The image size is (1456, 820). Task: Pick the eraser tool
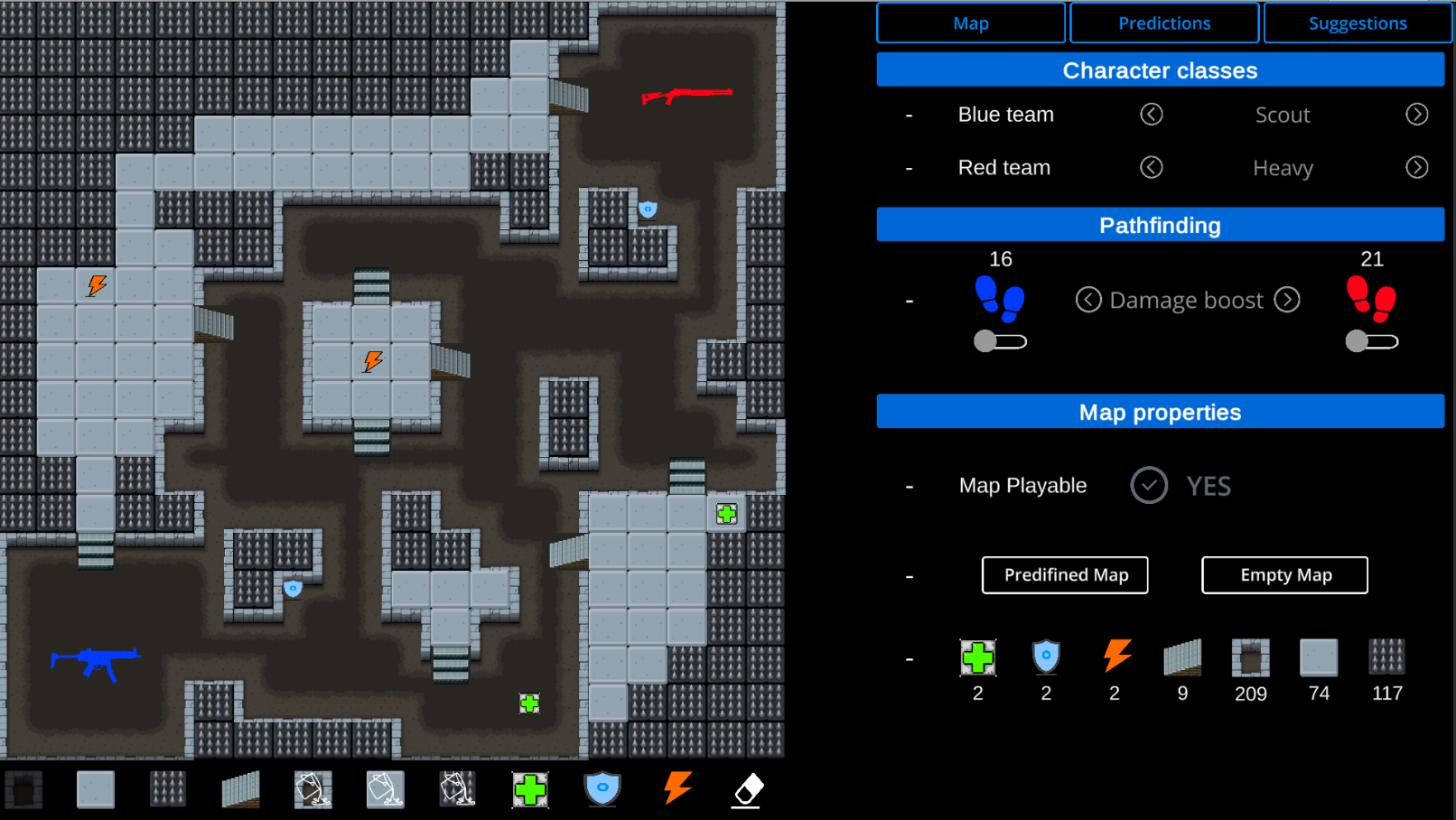(747, 789)
